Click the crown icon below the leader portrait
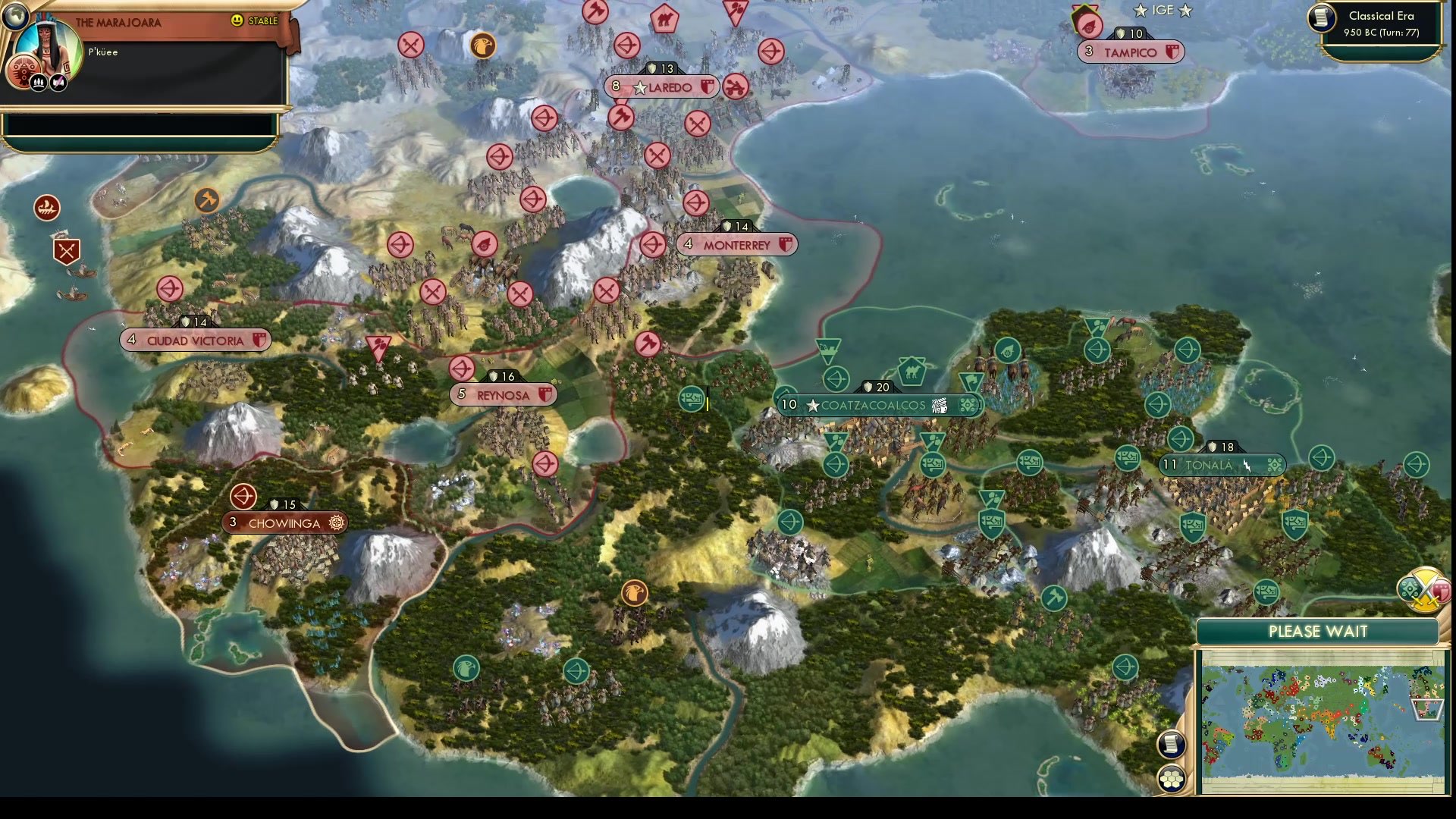 coord(39,83)
